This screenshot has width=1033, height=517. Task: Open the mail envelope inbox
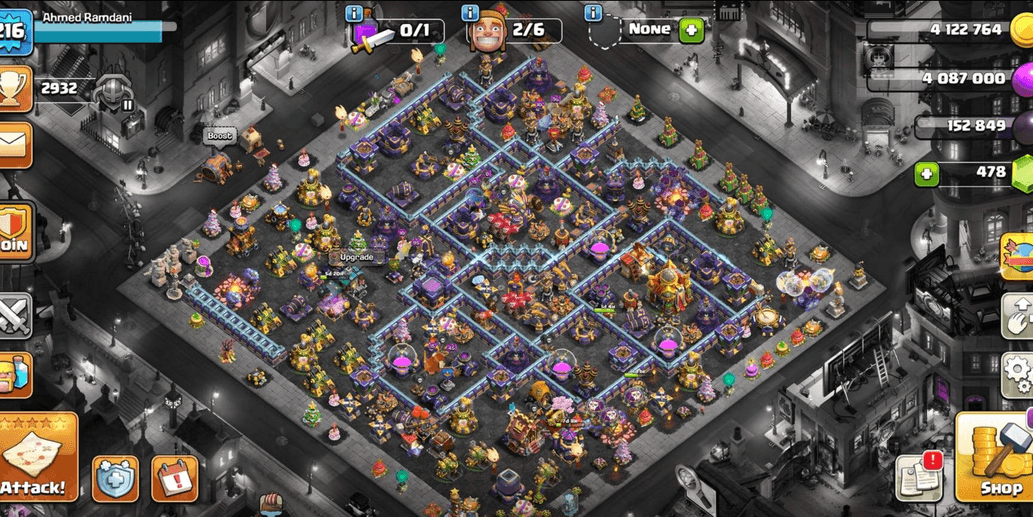14,146
